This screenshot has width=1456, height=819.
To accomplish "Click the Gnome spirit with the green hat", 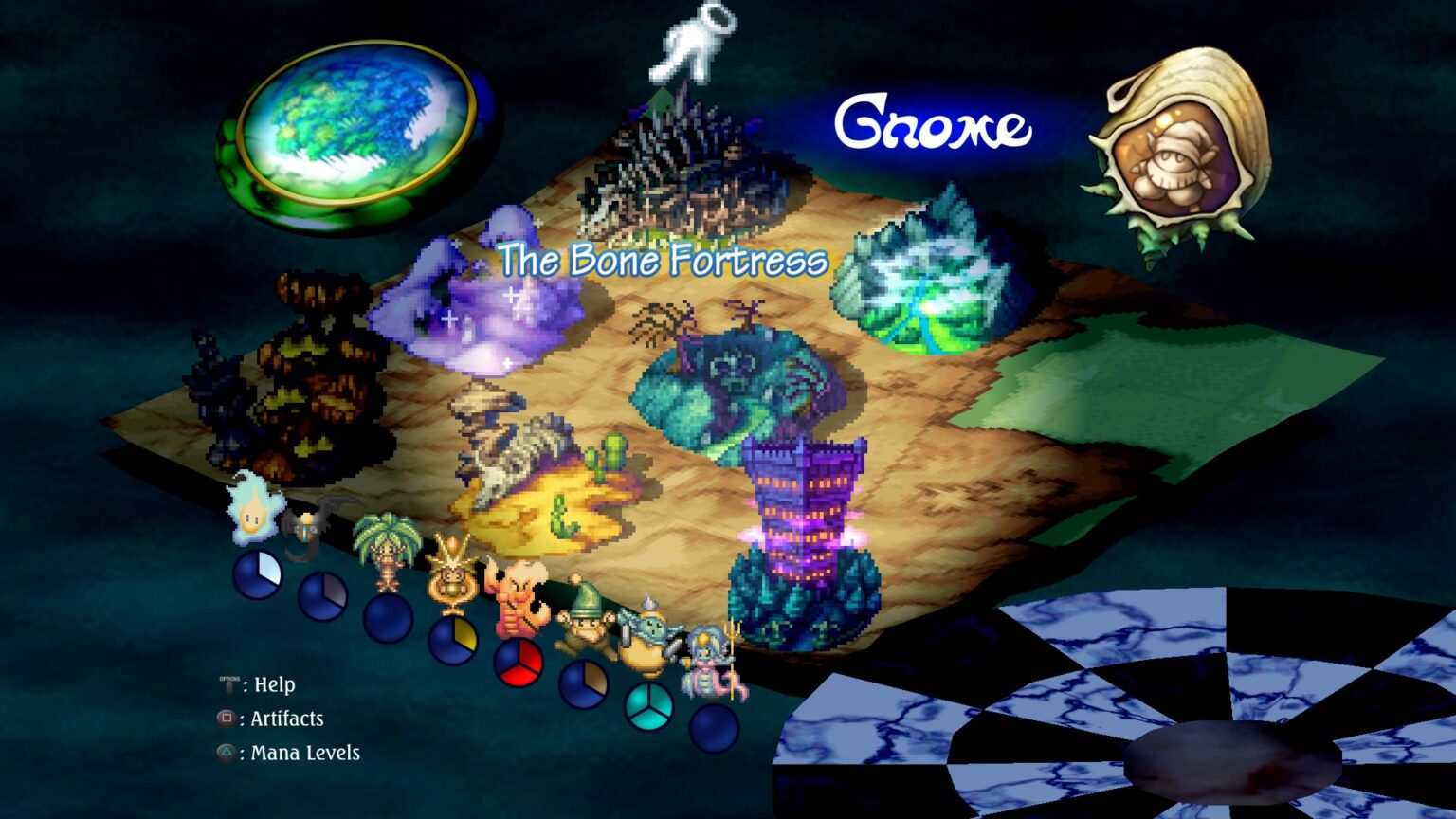I will point(581,618).
